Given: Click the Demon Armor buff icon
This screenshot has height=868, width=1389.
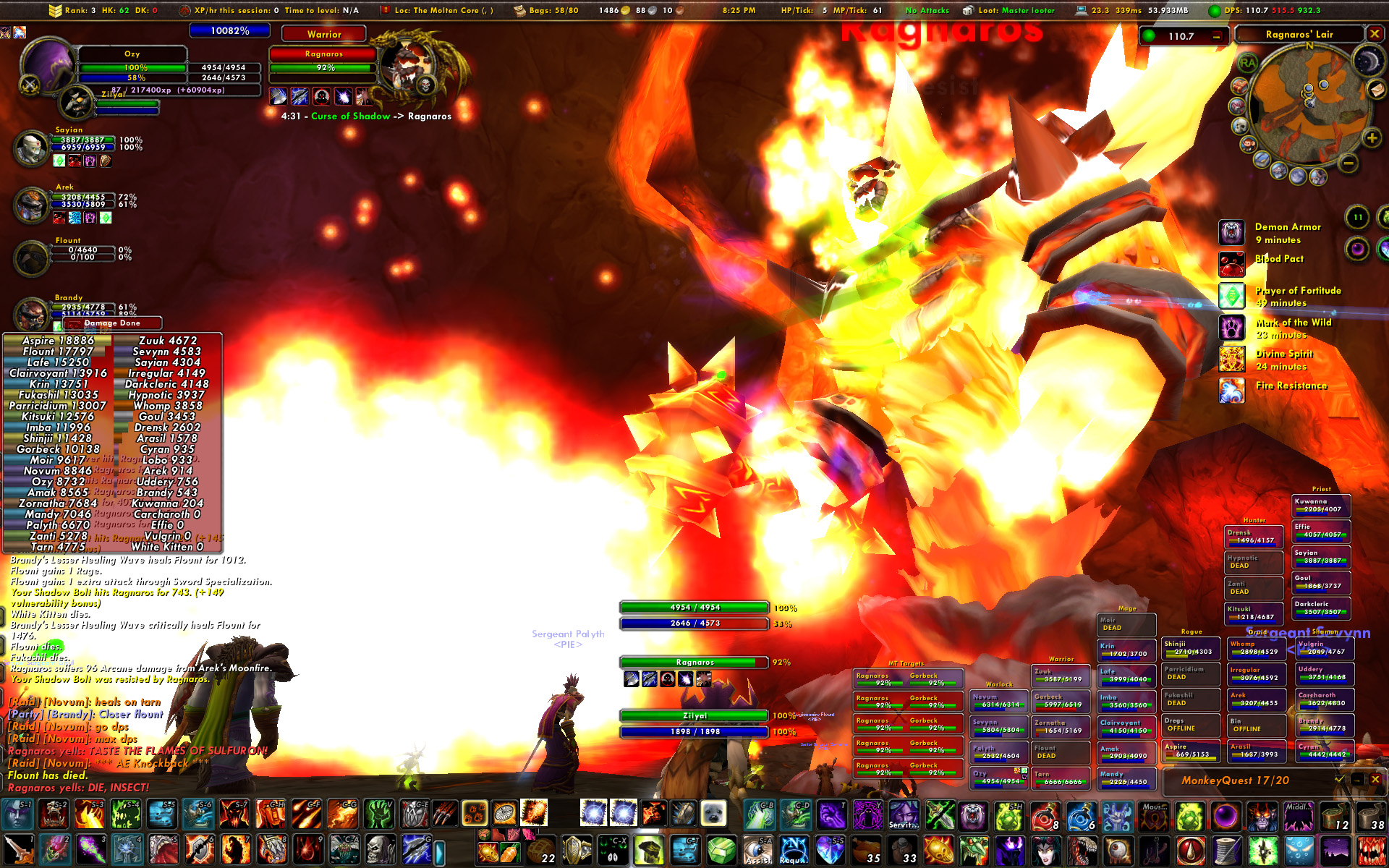Looking at the screenshot, I should coord(1231,233).
